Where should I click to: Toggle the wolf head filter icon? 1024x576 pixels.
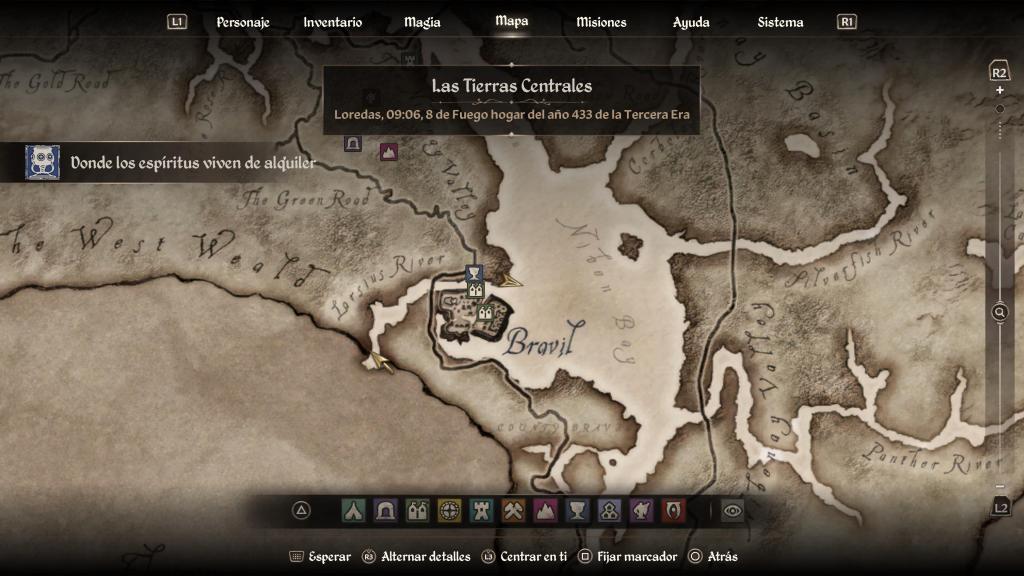[x=641, y=511]
